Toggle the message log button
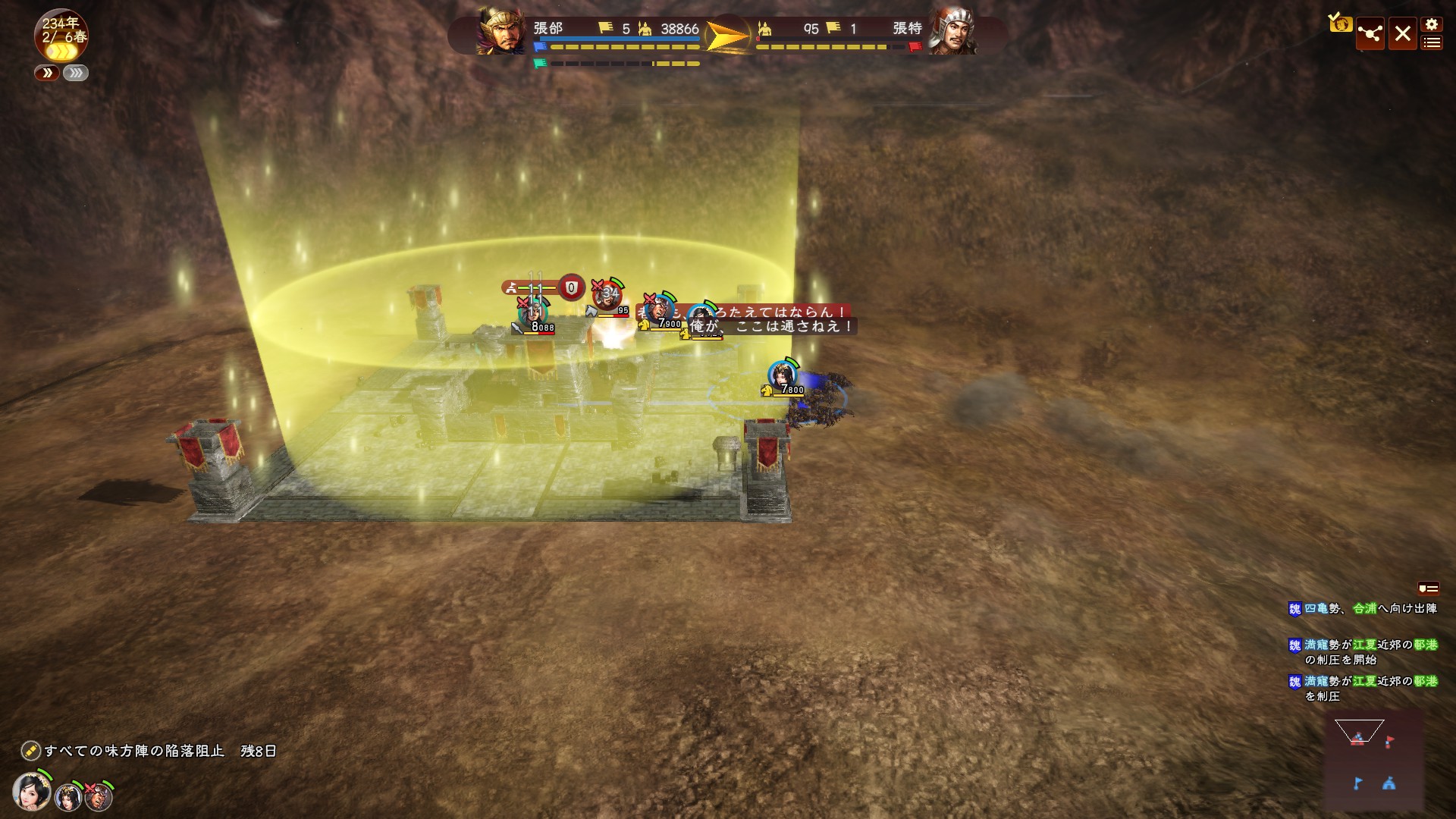 (x=1428, y=588)
